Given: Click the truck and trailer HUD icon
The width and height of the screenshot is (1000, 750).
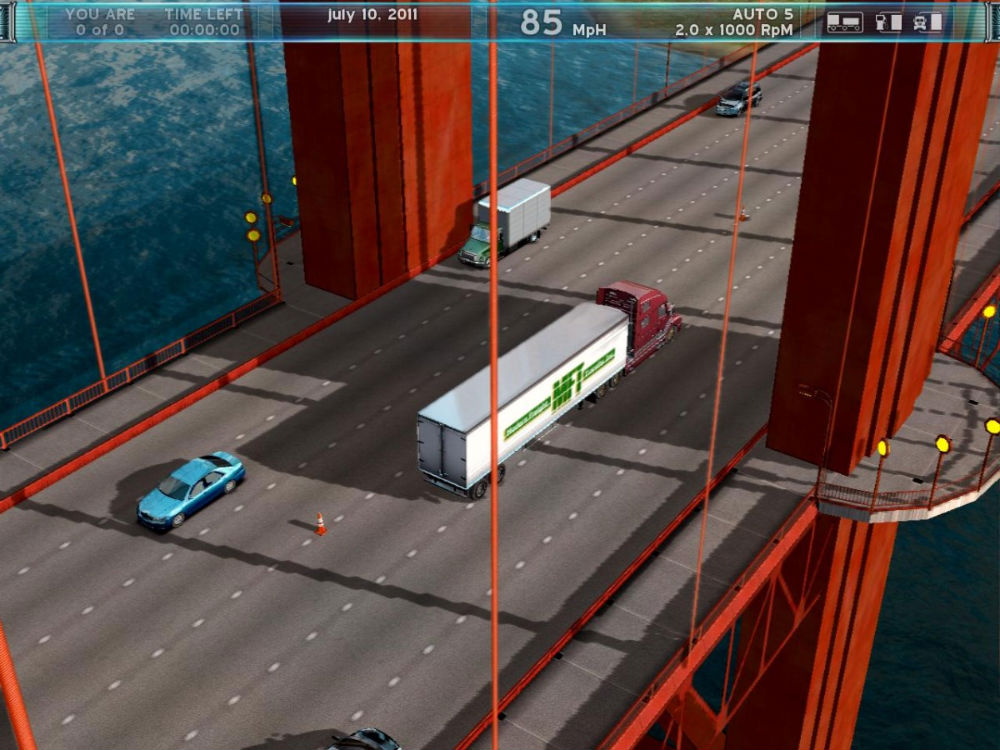Looking at the screenshot, I should 845,22.
